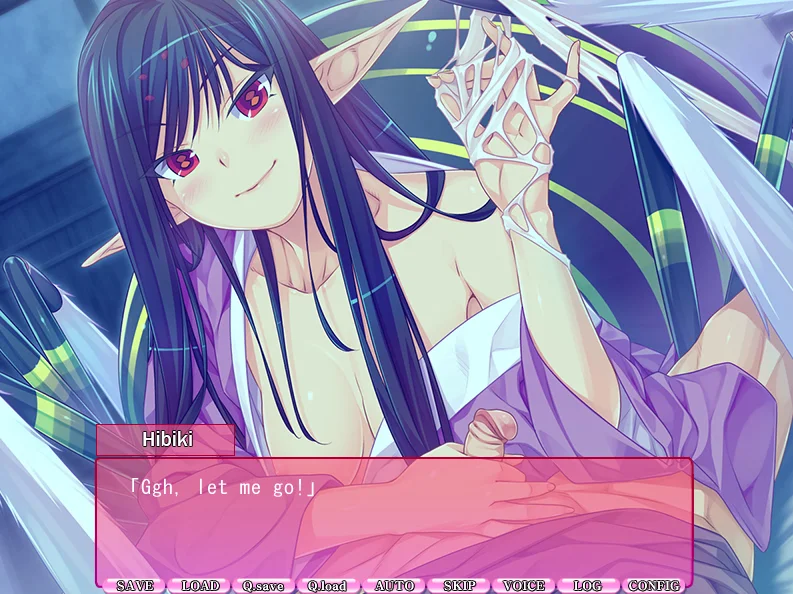This screenshot has height=594, width=793.
Task: Restore the quick save with Q.load
Action: tap(327, 585)
